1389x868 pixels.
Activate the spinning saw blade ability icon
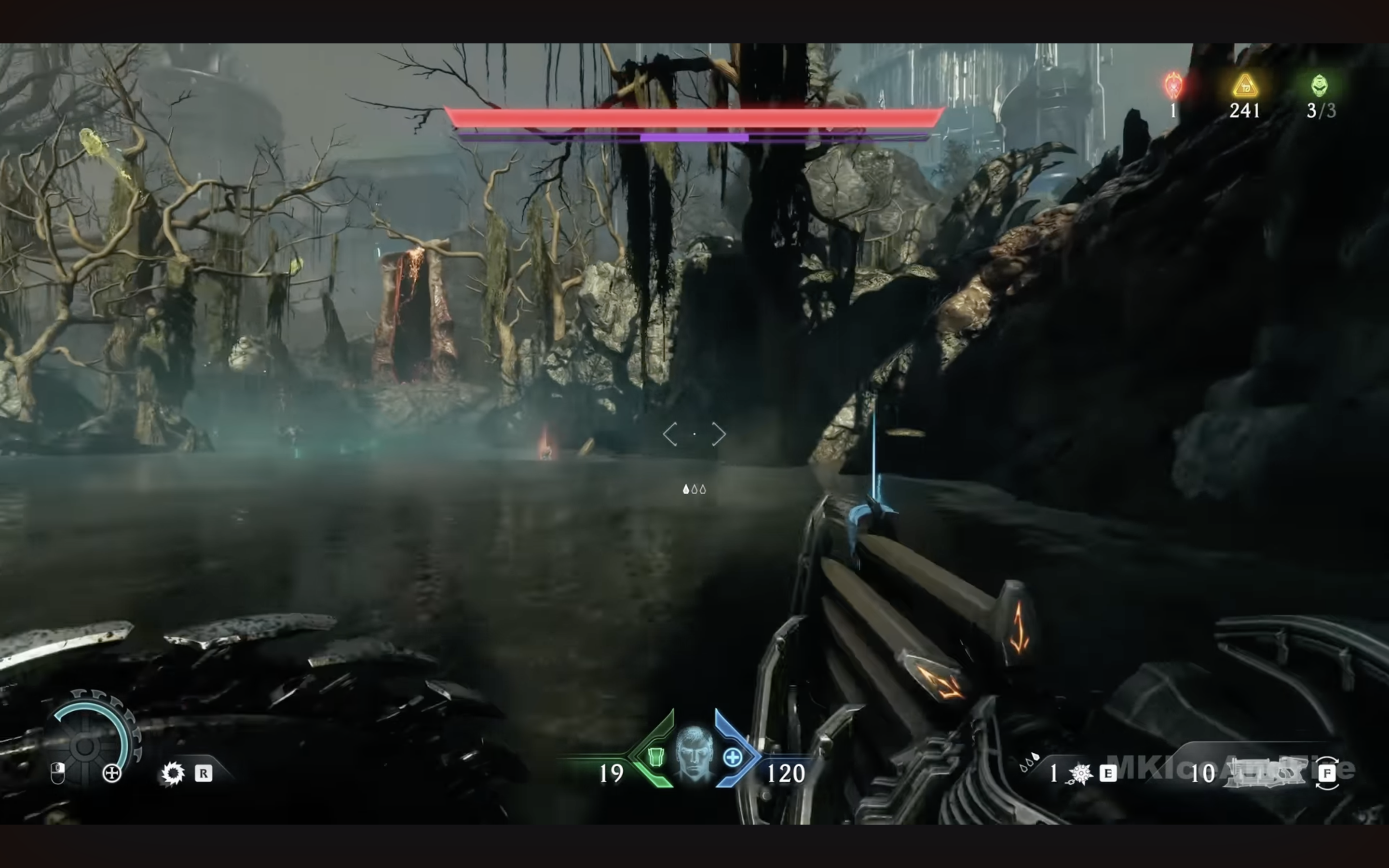tap(173, 773)
